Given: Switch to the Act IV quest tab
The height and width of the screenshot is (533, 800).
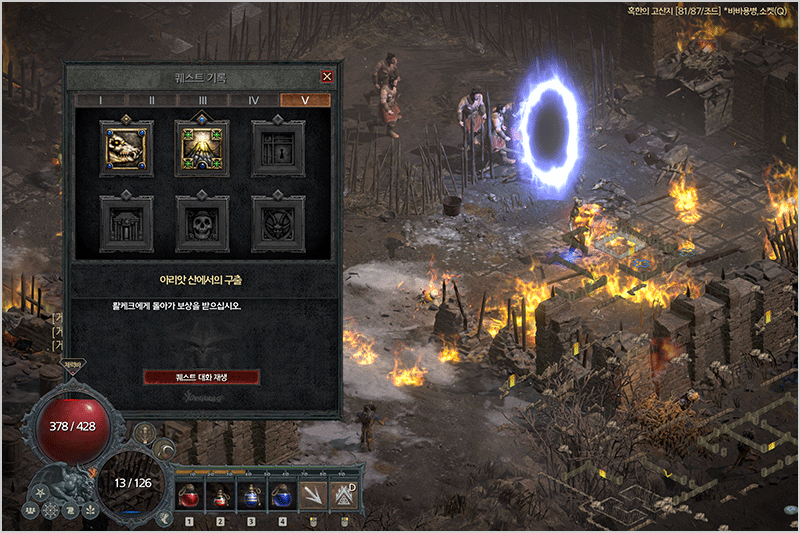Looking at the screenshot, I should [254, 100].
